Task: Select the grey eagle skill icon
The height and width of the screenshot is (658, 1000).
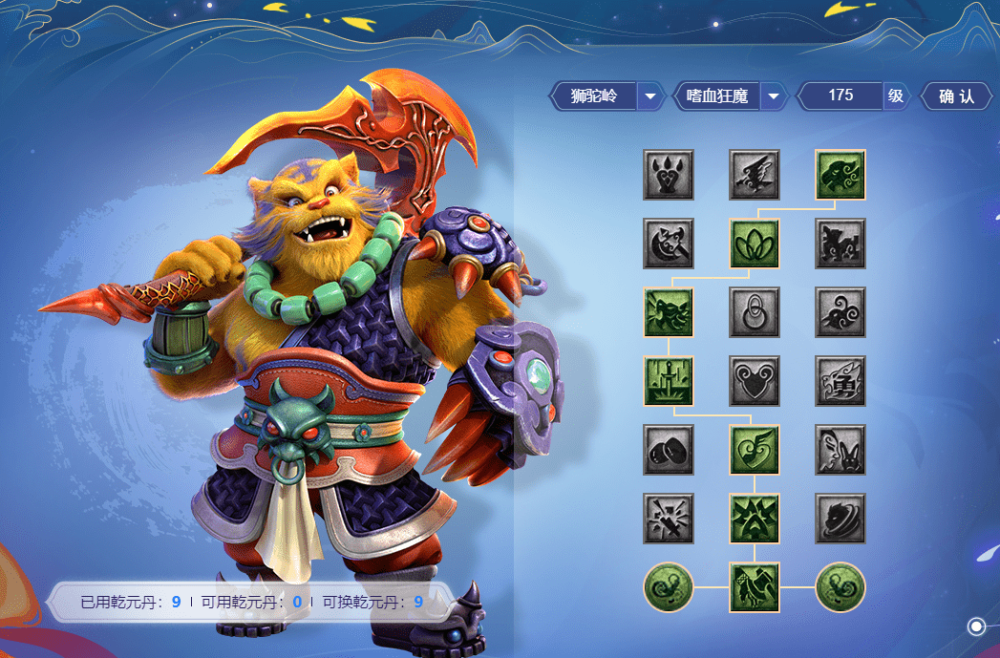Action: click(754, 175)
